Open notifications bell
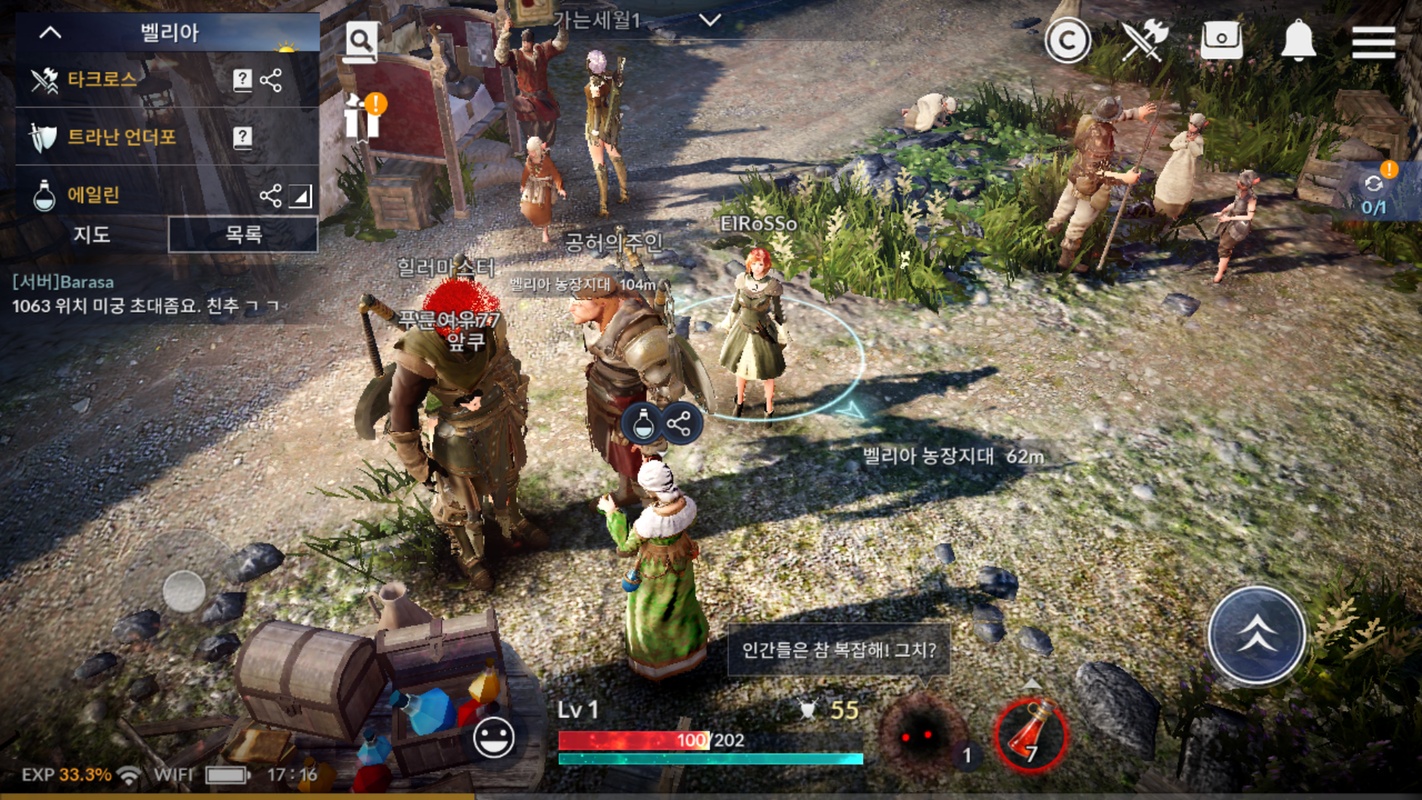This screenshot has width=1422, height=800. pos(1298,42)
